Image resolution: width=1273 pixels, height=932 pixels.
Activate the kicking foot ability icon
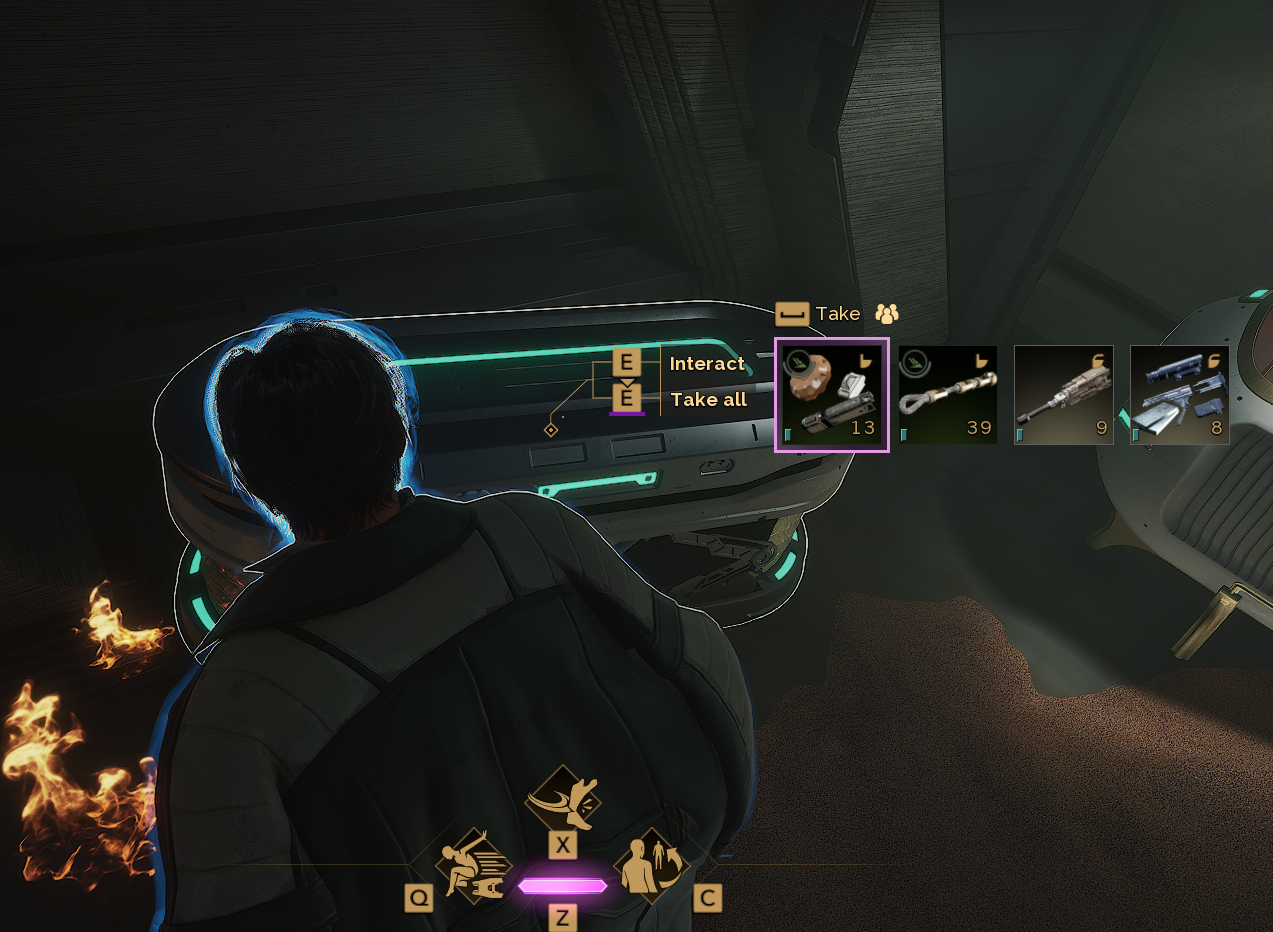coord(563,798)
